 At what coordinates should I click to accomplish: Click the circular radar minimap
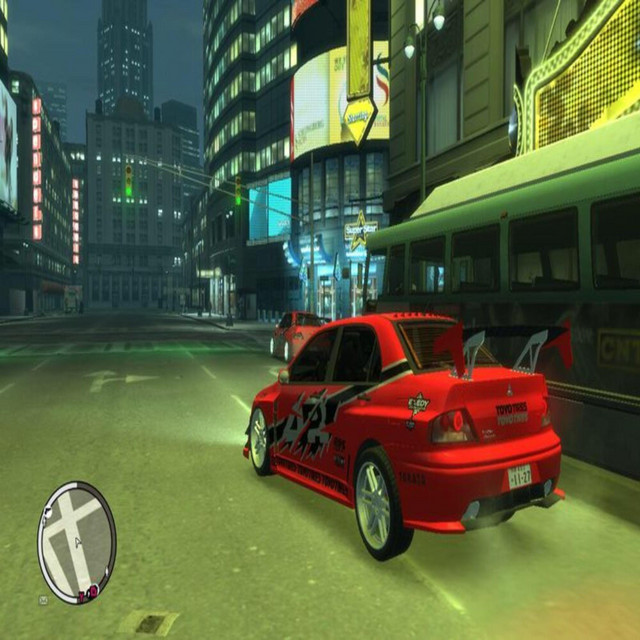click(77, 541)
